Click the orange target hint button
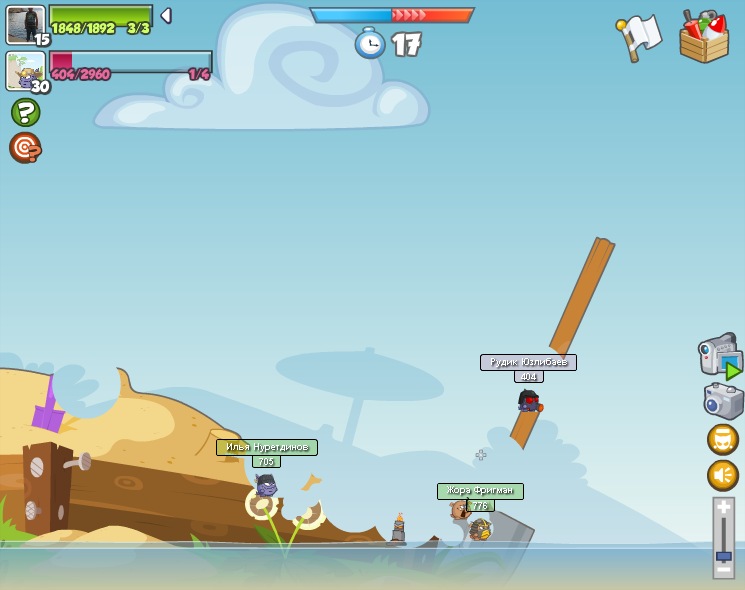 pyautogui.click(x=25, y=148)
